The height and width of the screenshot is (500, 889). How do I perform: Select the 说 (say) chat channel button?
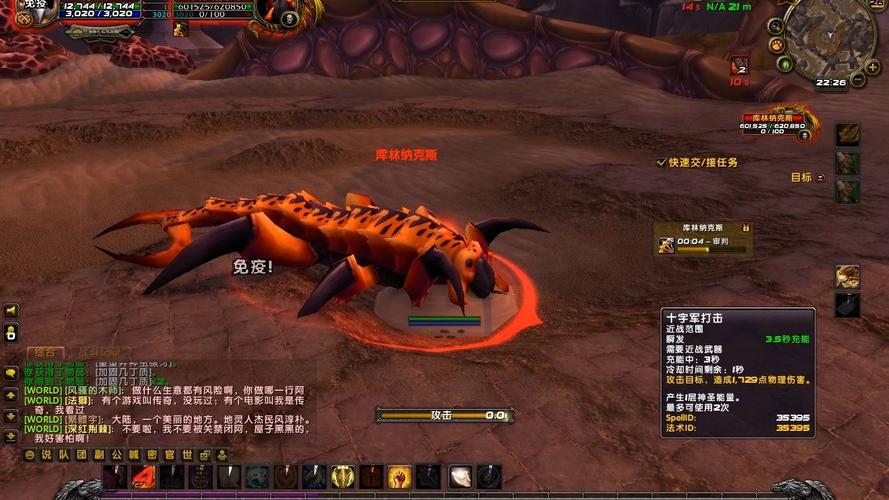point(46,455)
